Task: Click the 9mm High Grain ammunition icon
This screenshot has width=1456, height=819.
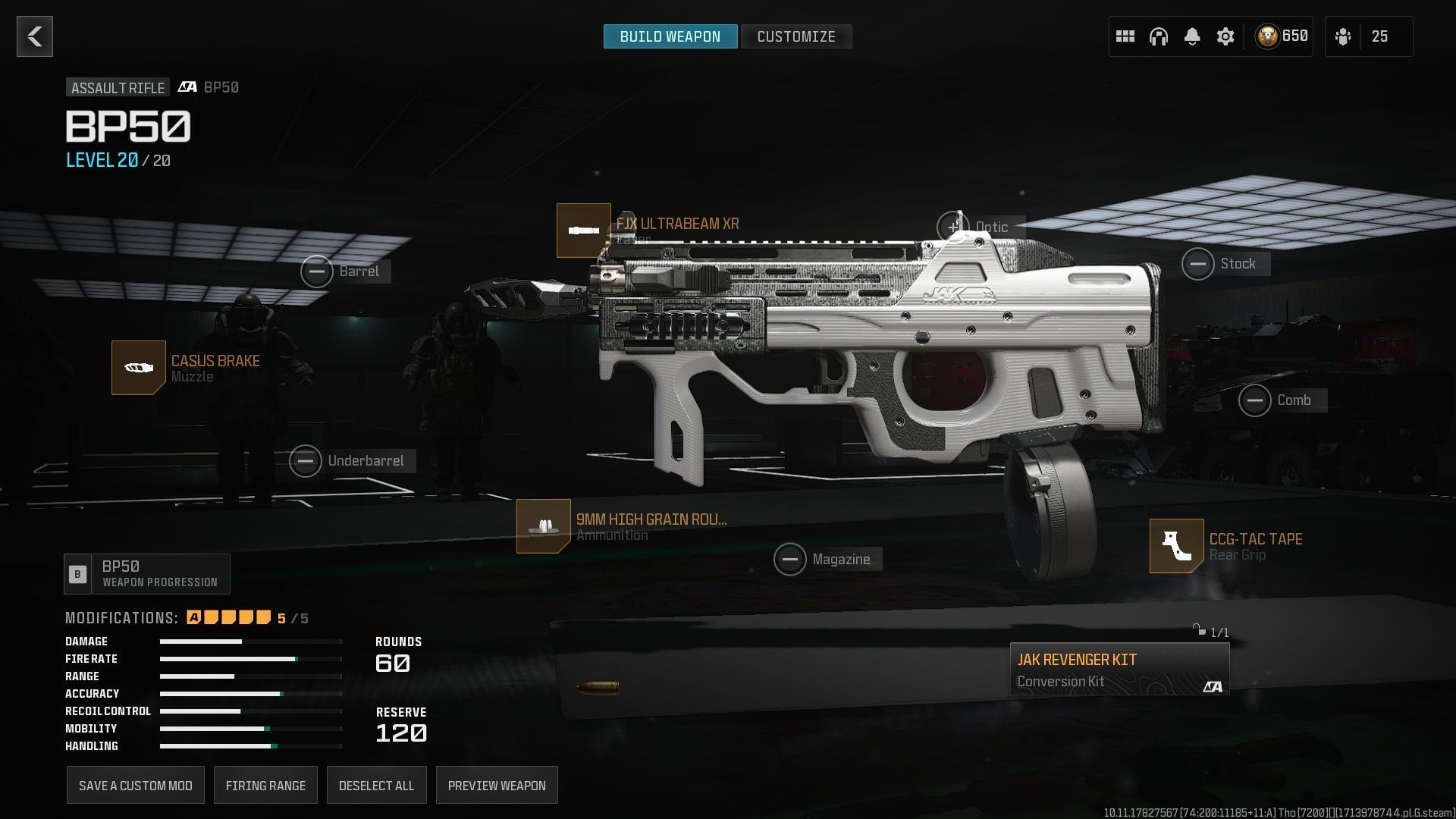Action: click(x=543, y=526)
